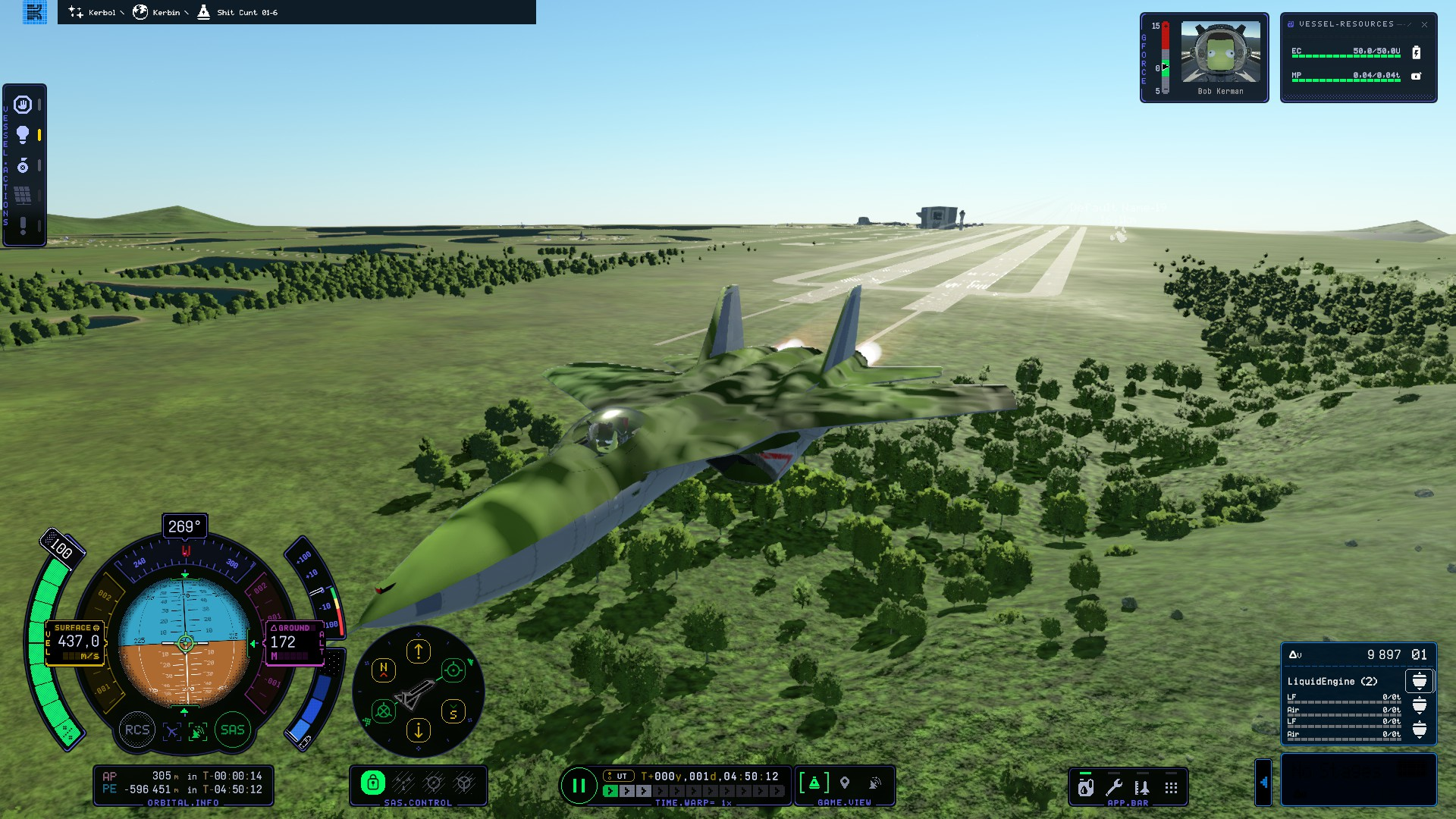Toggle the brakes hand icon in Vessel Actions
Image resolution: width=1456 pixels, height=819 pixels.
click(x=23, y=105)
